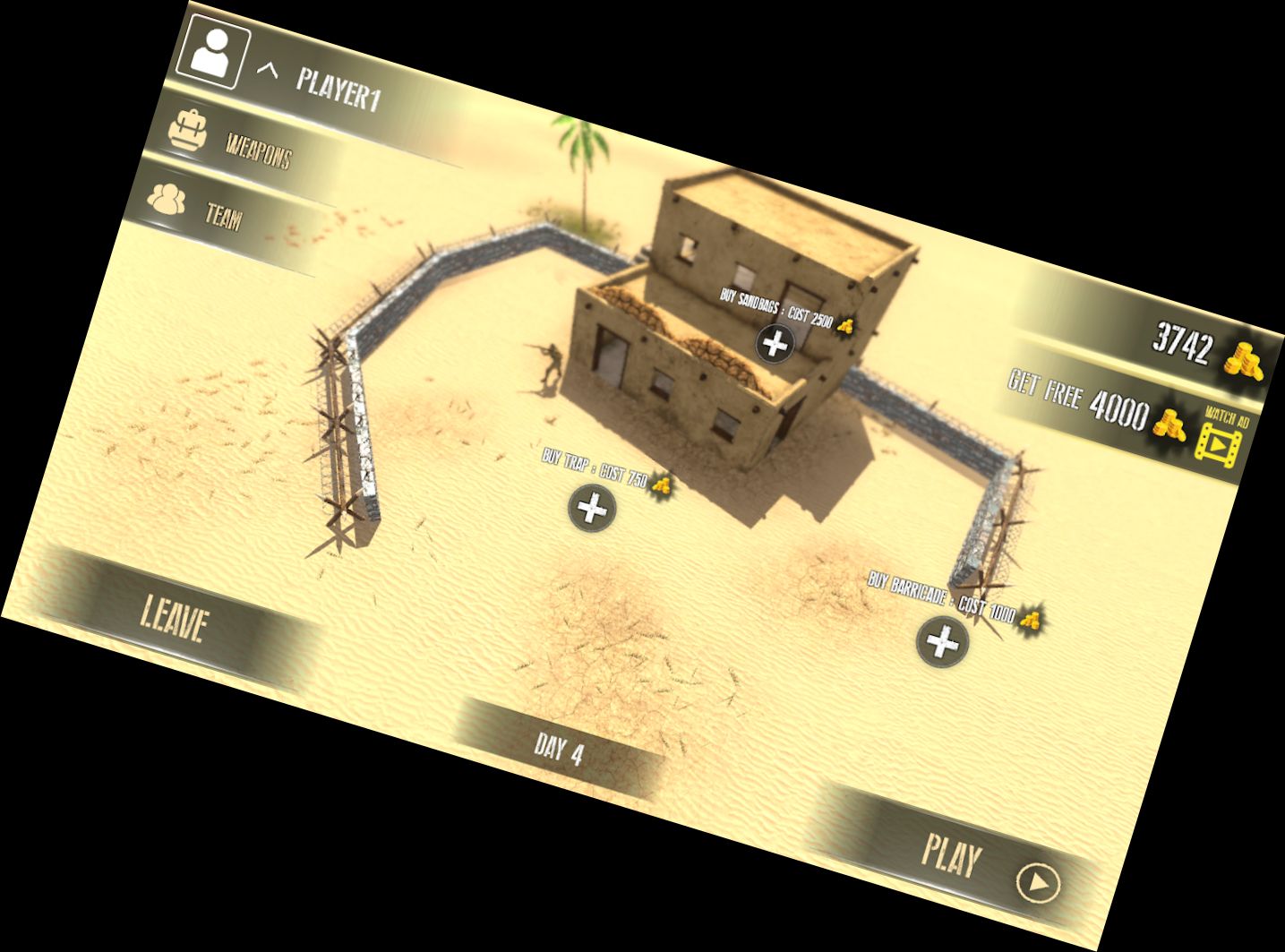Open the Player1 profile avatar icon

click(x=213, y=53)
